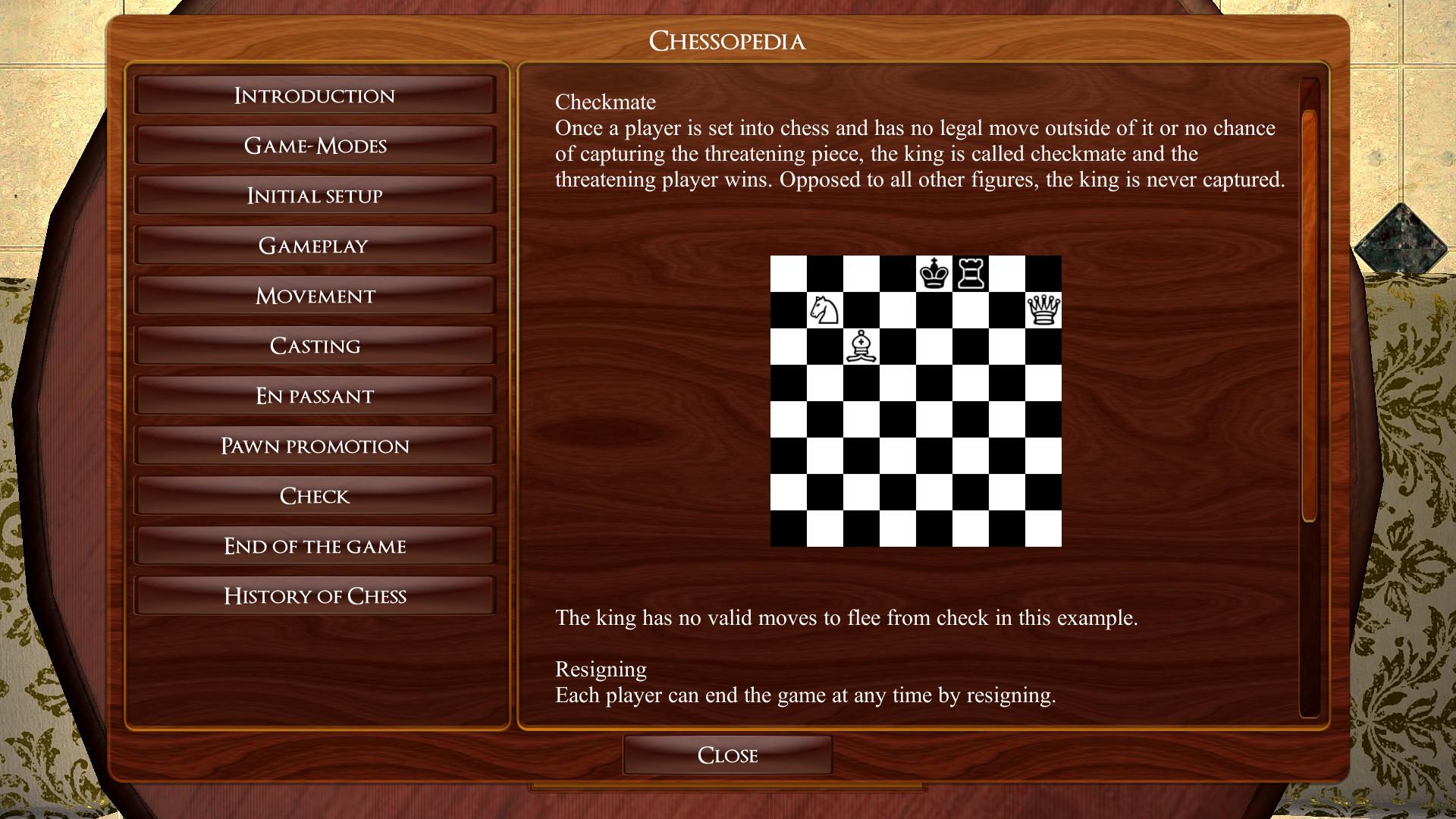Open the Casting entry

point(315,345)
